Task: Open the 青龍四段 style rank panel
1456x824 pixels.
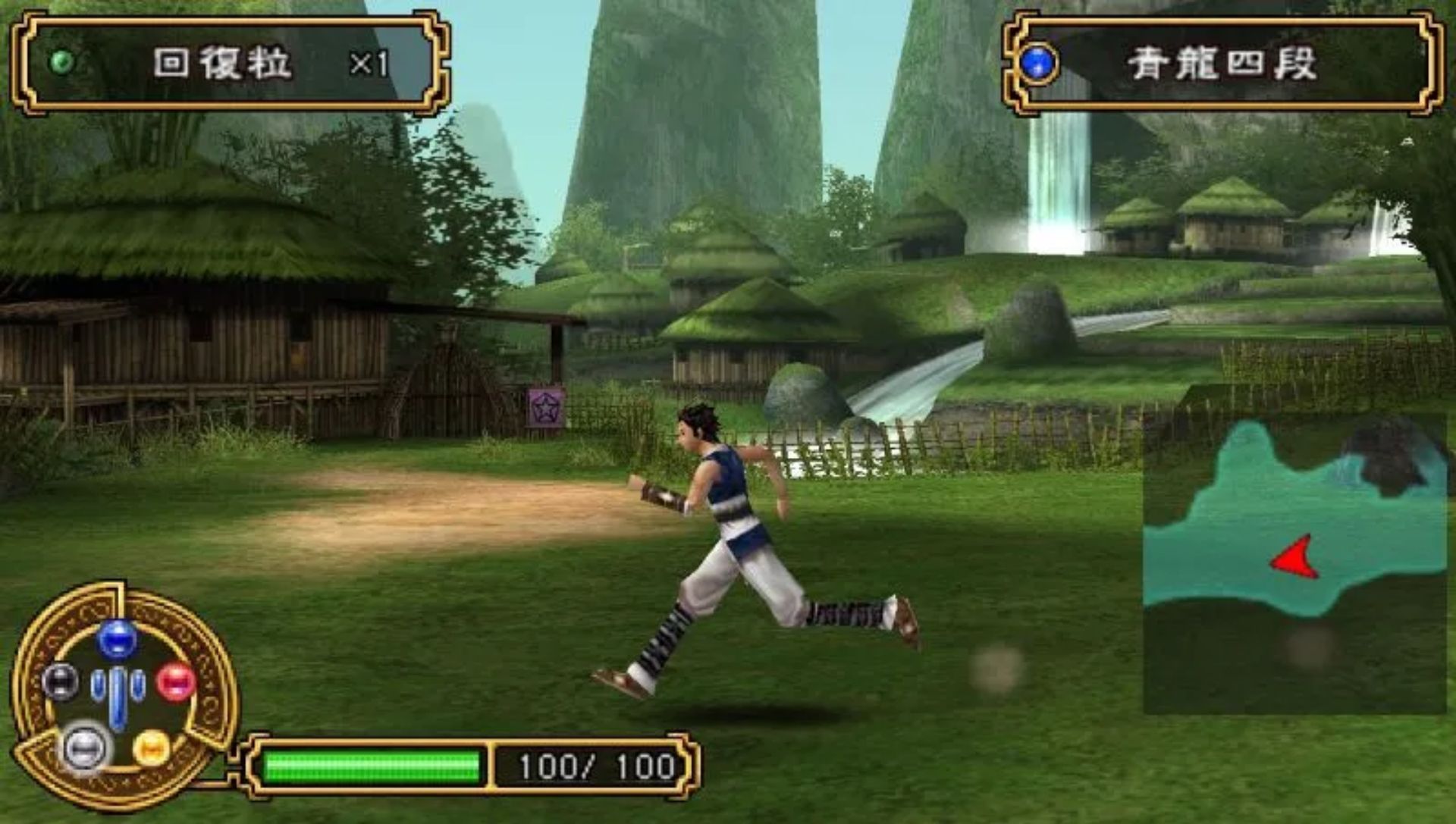Action: (1222, 64)
